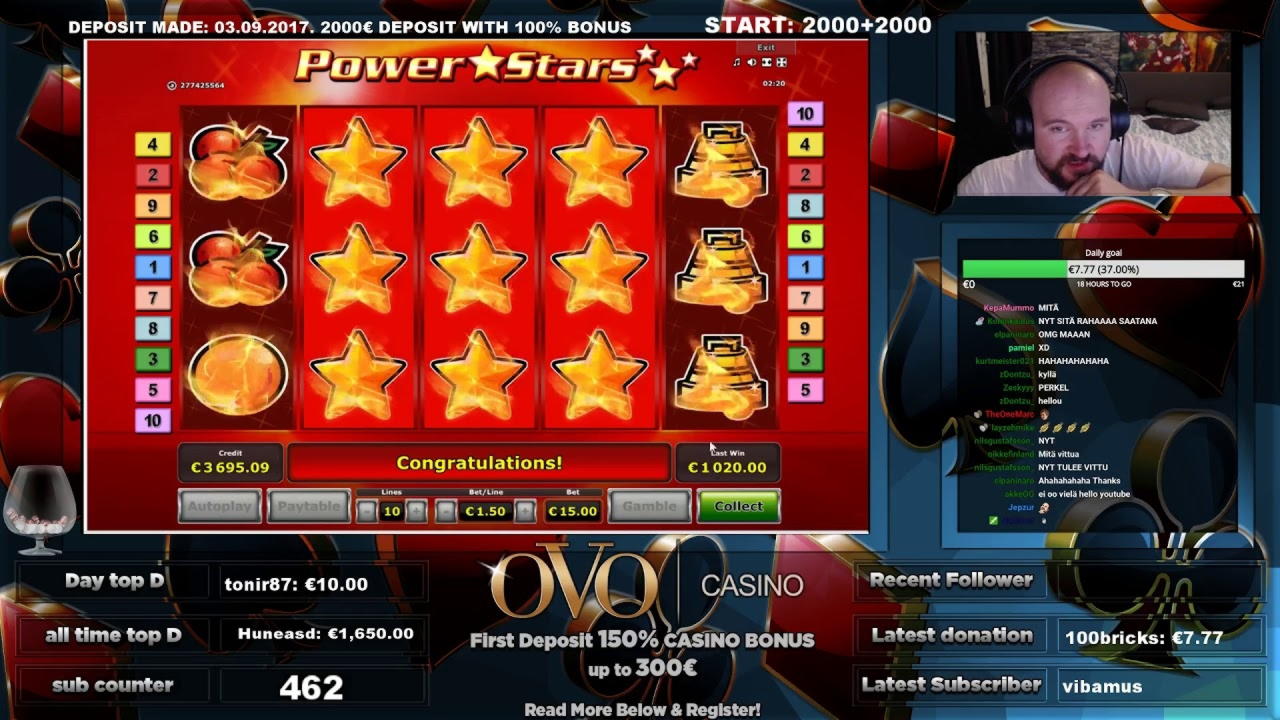Increase the number of Lines

(x=416, y=511)
